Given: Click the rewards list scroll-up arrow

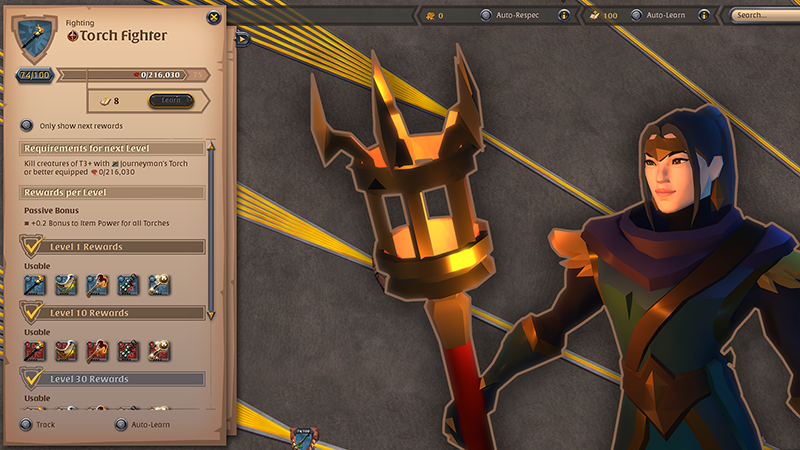Looking at the screenshot, I should 211,146.
